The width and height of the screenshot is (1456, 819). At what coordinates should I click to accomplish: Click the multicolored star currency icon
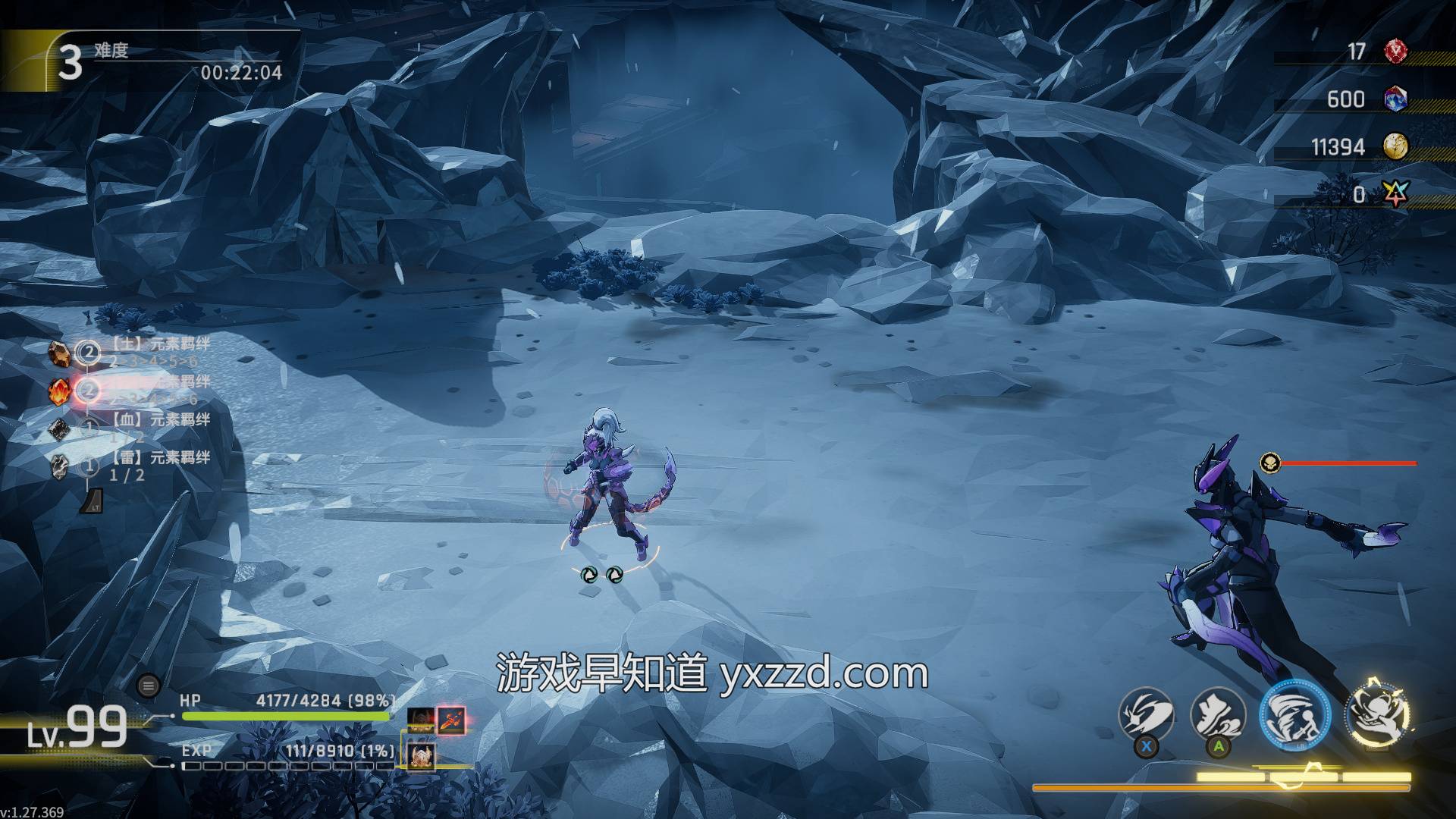(x=1395, y=195)
